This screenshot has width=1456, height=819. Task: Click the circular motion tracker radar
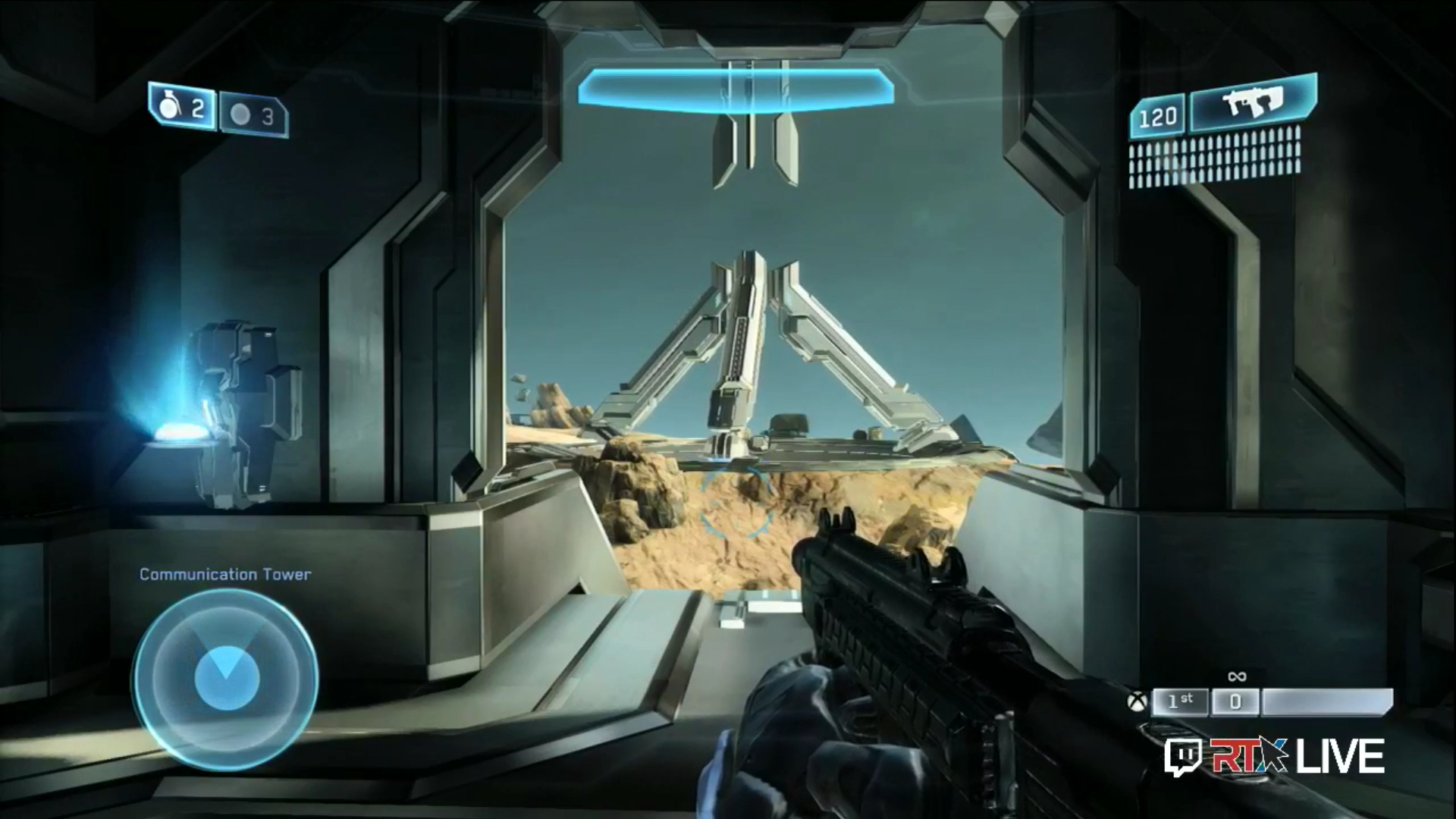click(225, 679)
